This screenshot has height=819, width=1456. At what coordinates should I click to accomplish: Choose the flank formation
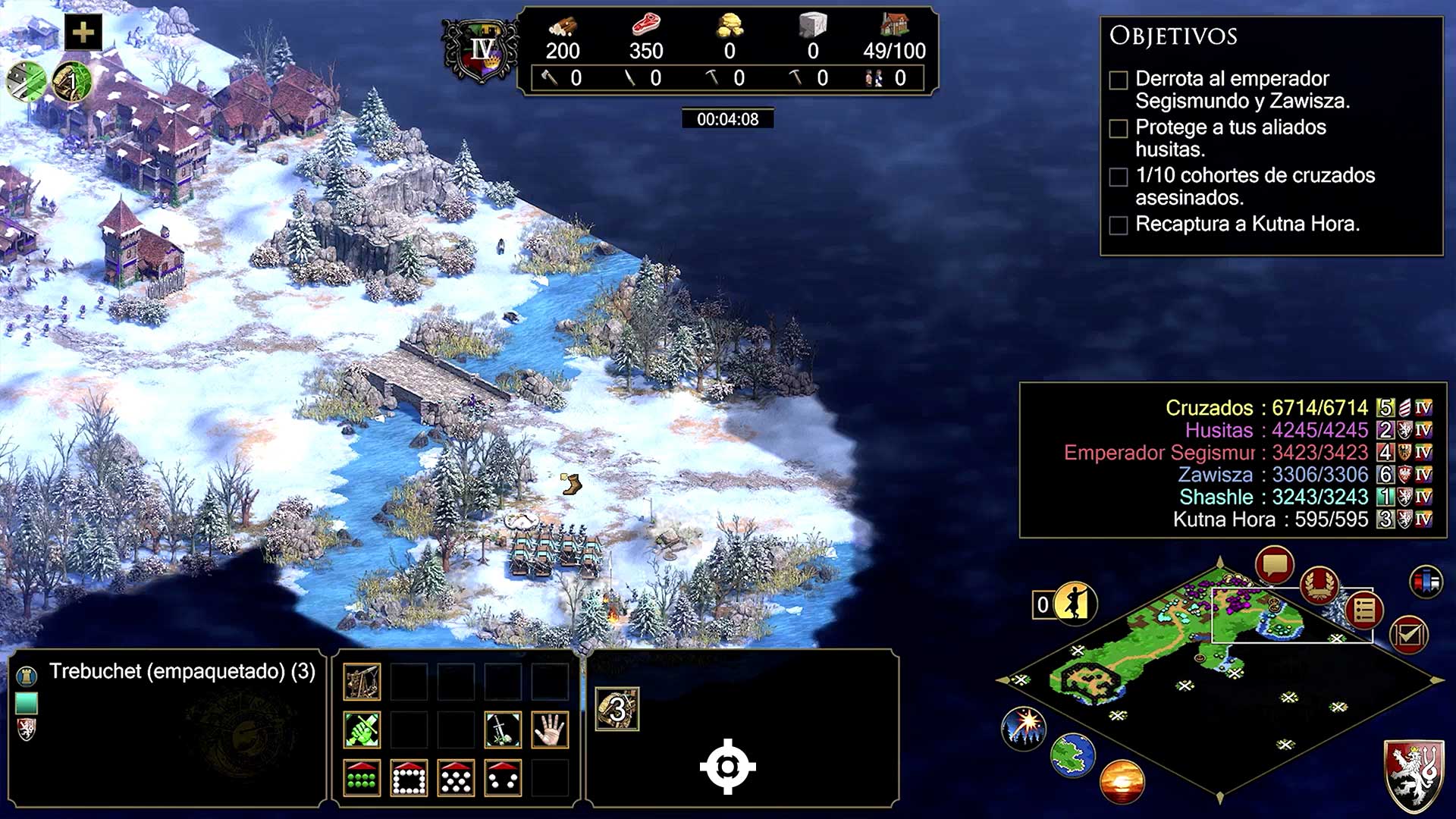tap(503, 778)
